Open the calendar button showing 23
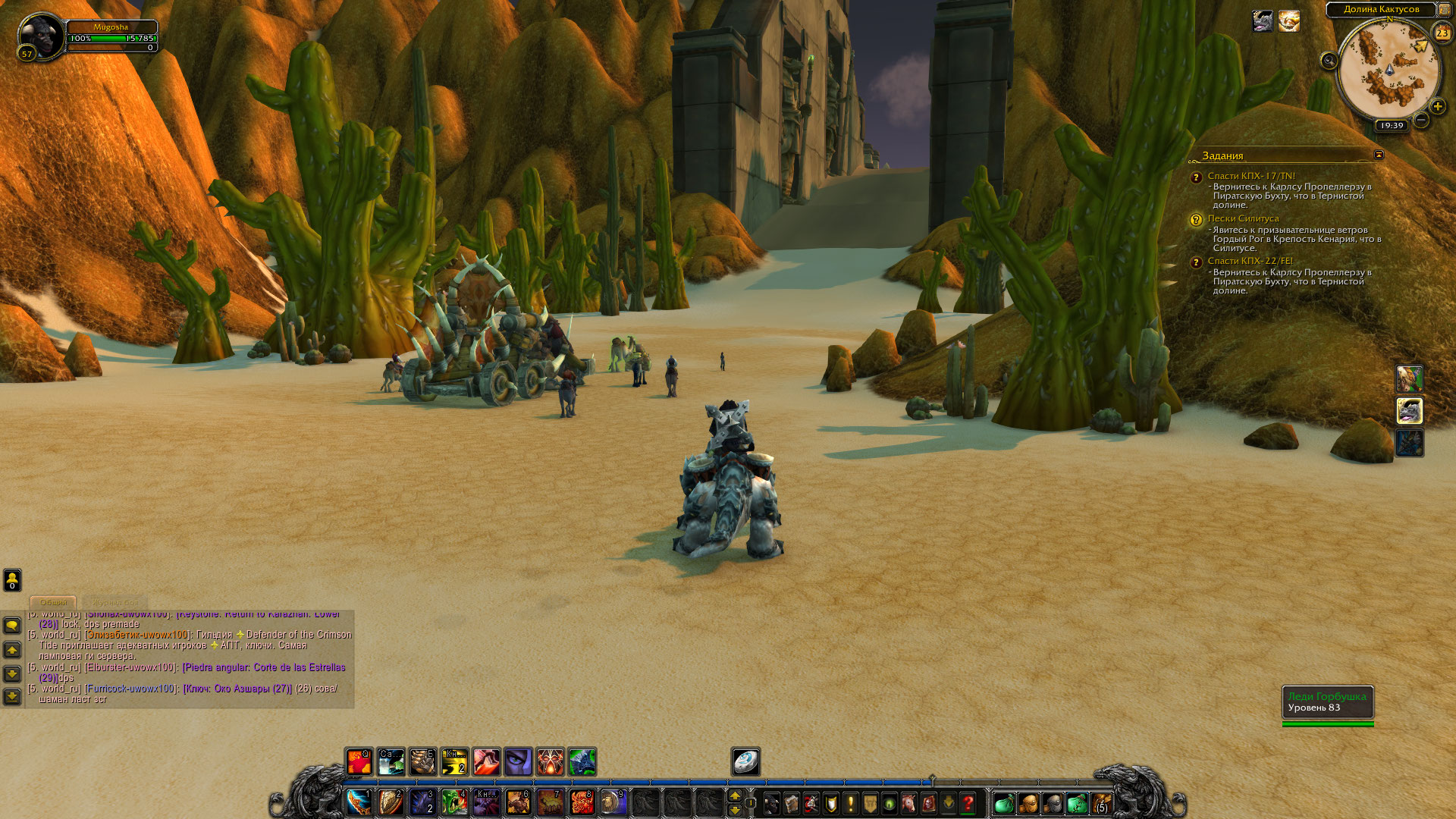Image resolution: width=1456 pixels, height=819 pixels. pos(1442,33)
